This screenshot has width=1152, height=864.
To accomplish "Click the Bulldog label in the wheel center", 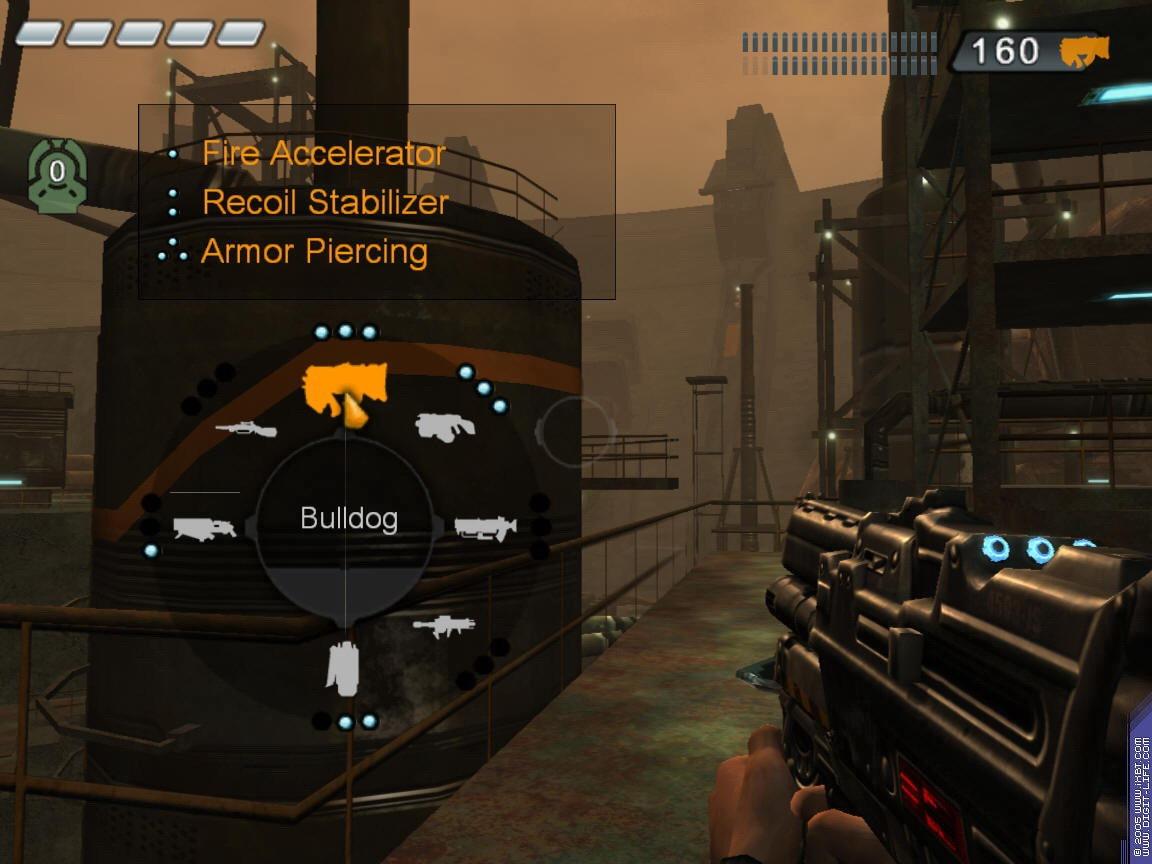I will 349,519.
